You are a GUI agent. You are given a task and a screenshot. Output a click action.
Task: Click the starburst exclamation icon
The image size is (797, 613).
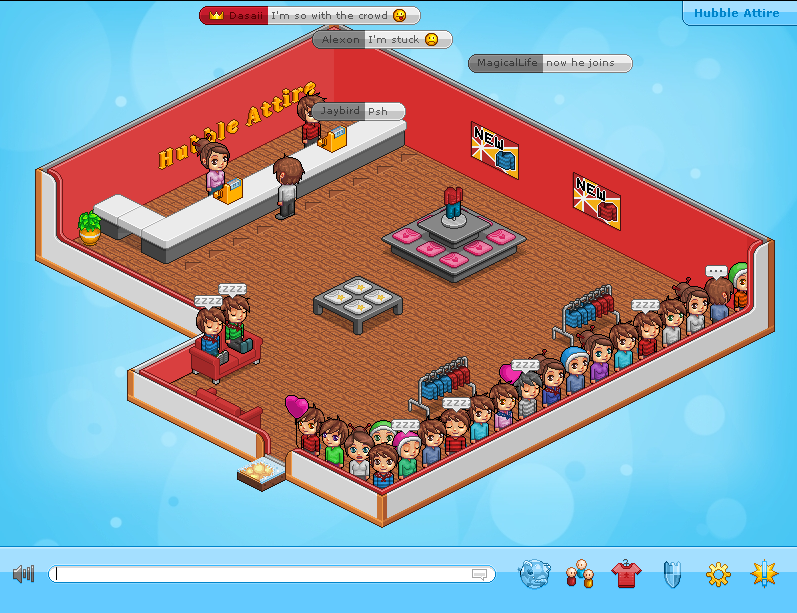765,574
